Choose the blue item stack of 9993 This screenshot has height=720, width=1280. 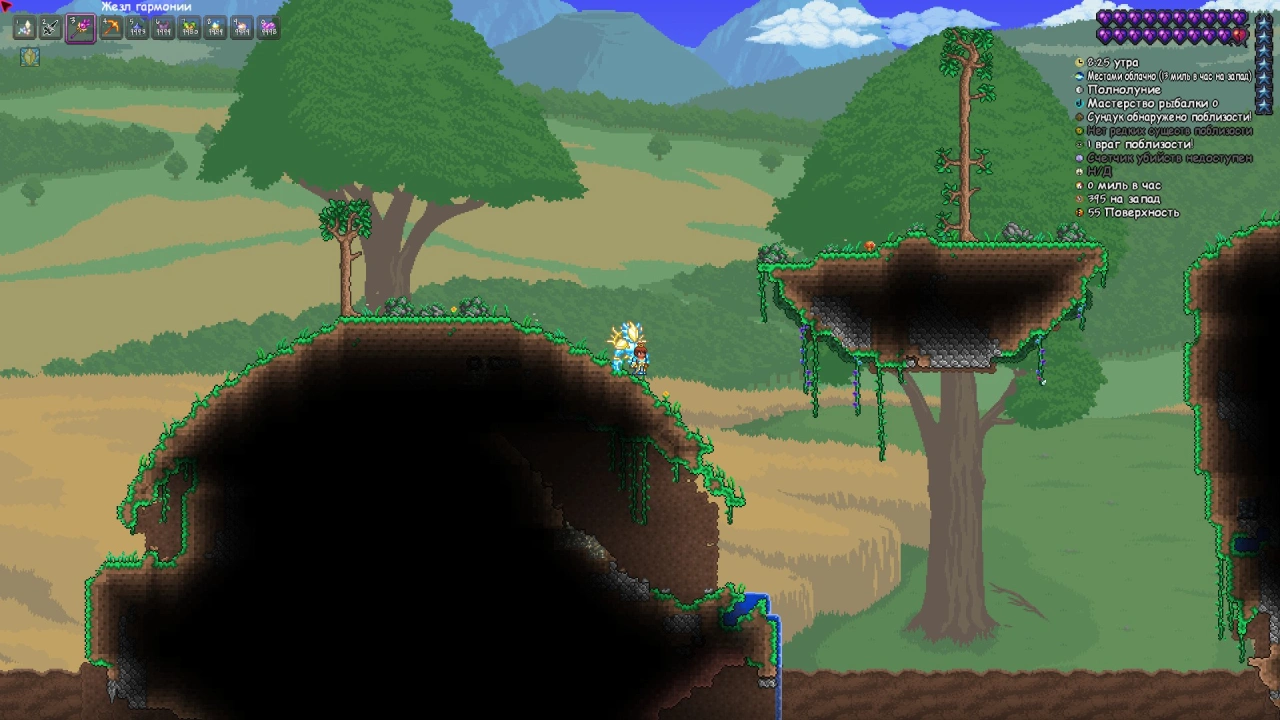pyautogui.click(x=137, y=29)
